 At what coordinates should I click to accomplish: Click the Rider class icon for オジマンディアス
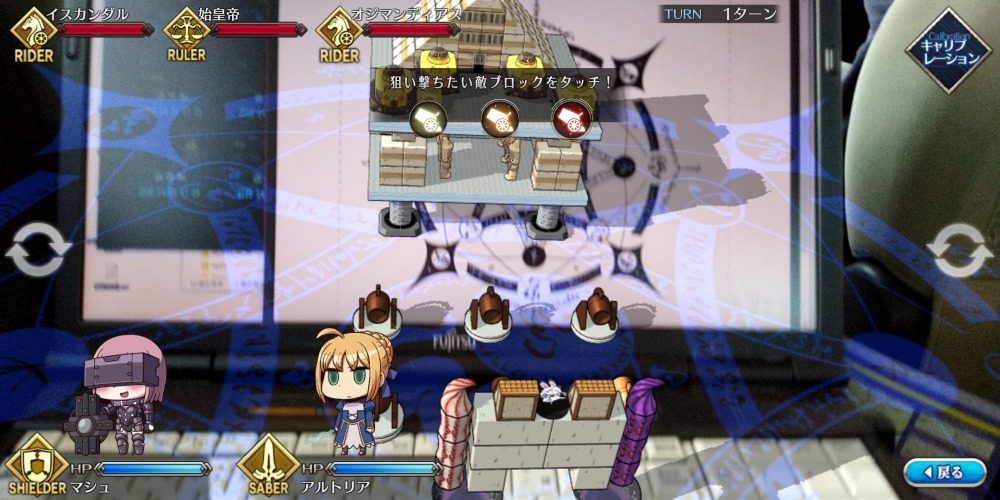(x=339, y=29)
